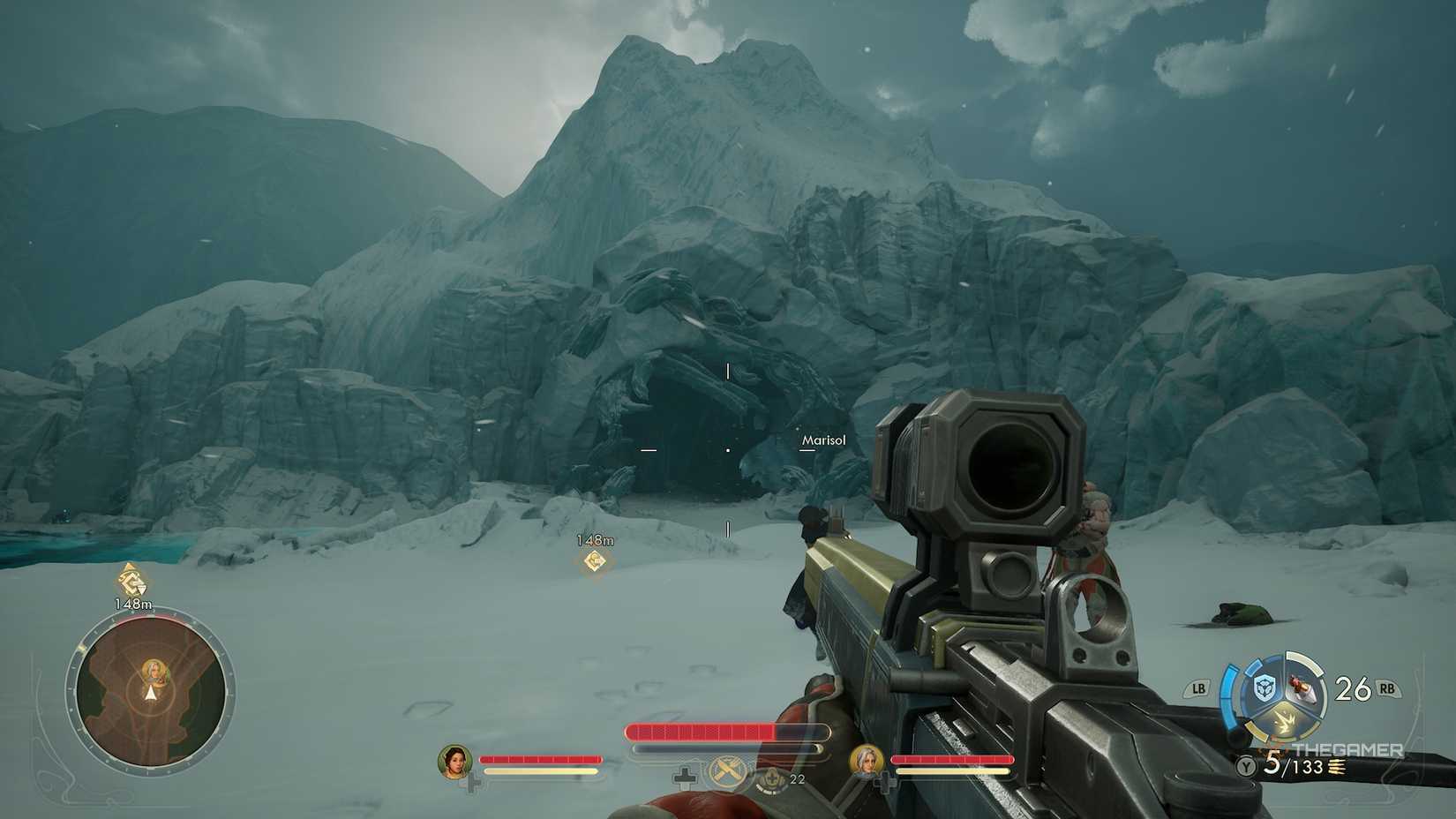
Task: Click the THEGAMER watermark text
Action: [1347, 749]
